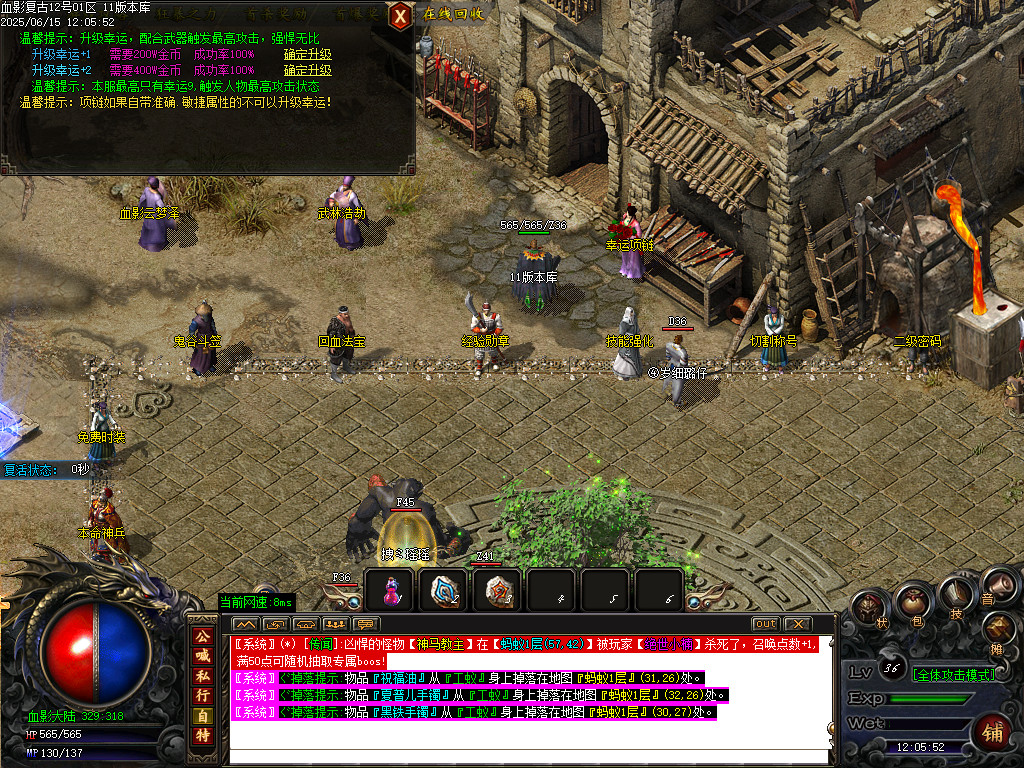Select the blue scroll in hotbar slot two
The image size is (1024, 768).
coord(444,591)
